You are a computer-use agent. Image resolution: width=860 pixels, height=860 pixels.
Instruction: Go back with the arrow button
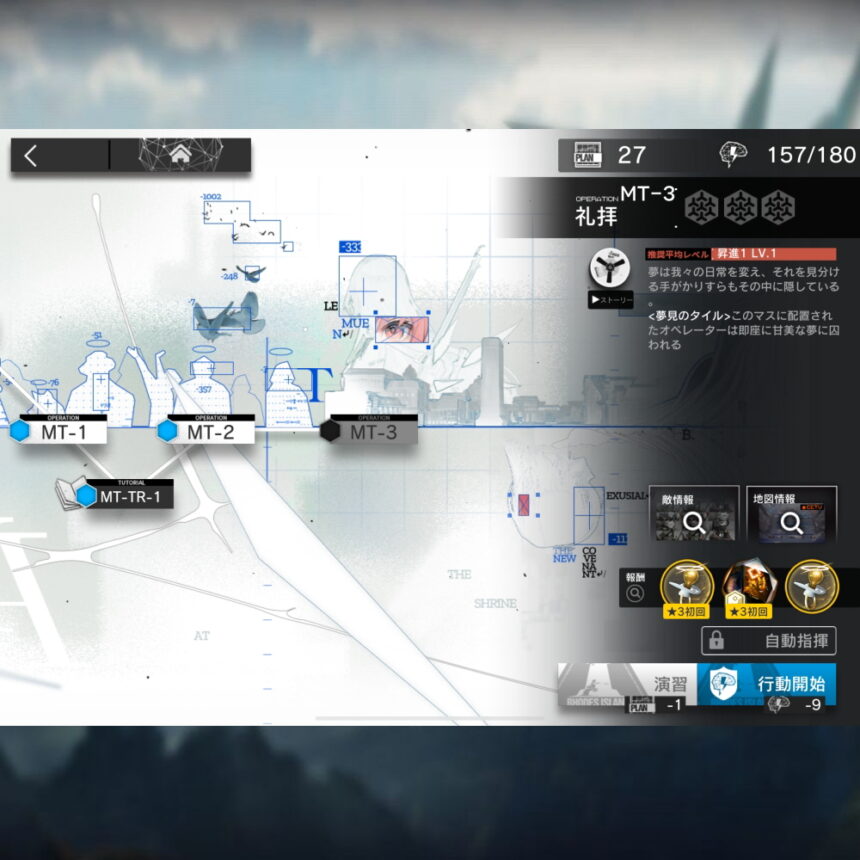tap(31, 155)
